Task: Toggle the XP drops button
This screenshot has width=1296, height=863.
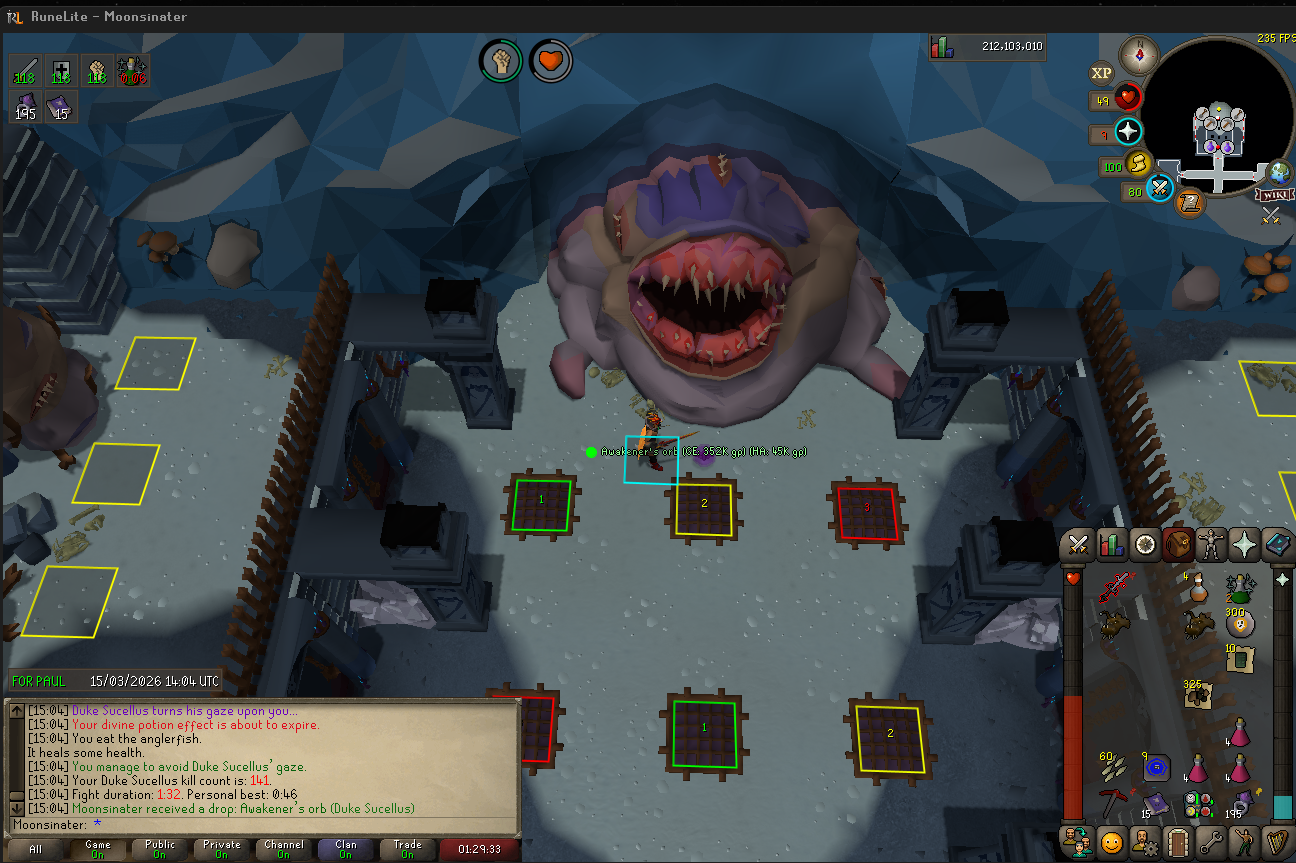Action: point(1101,72)
